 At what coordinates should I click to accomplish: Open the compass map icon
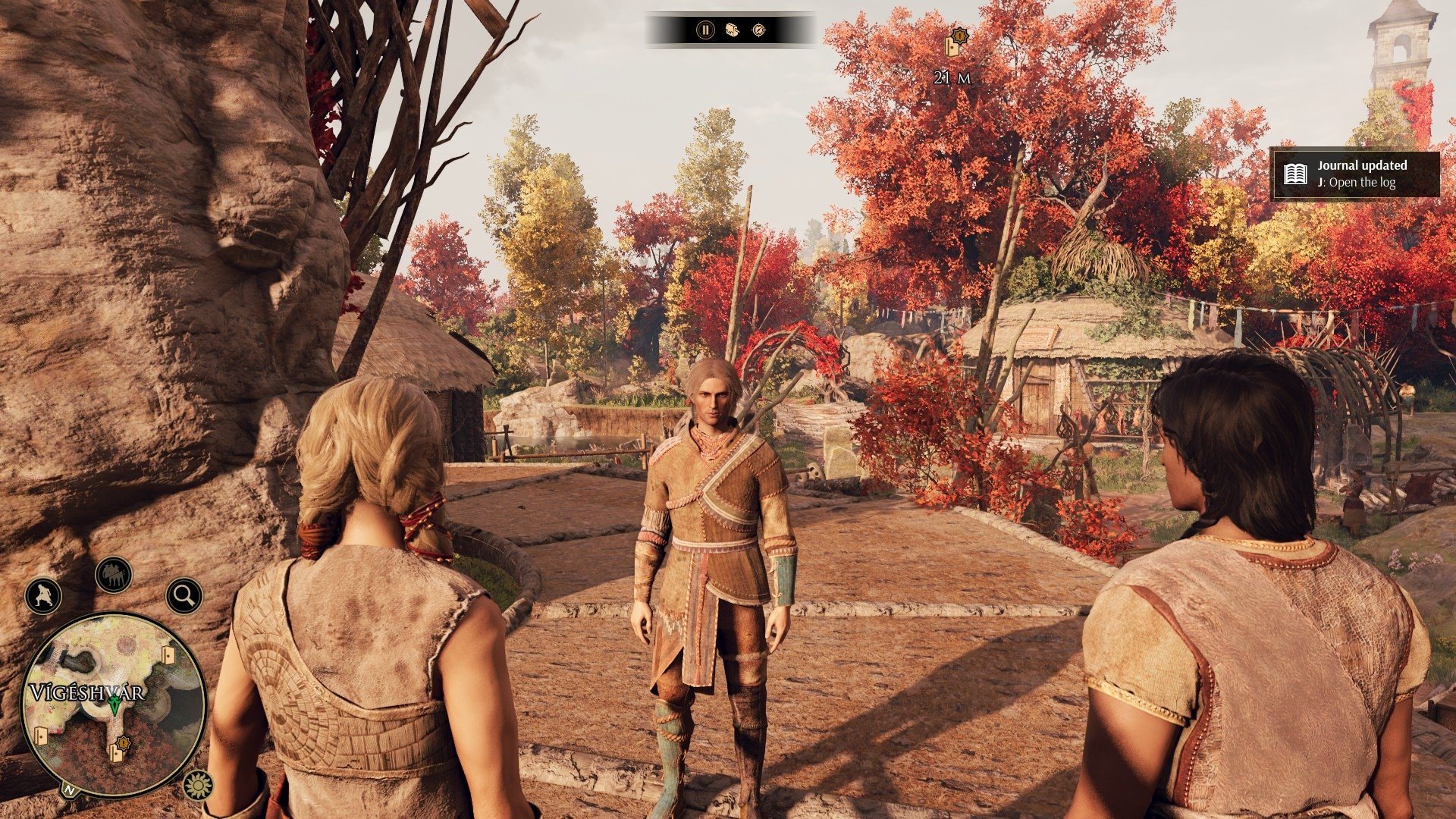758,30
